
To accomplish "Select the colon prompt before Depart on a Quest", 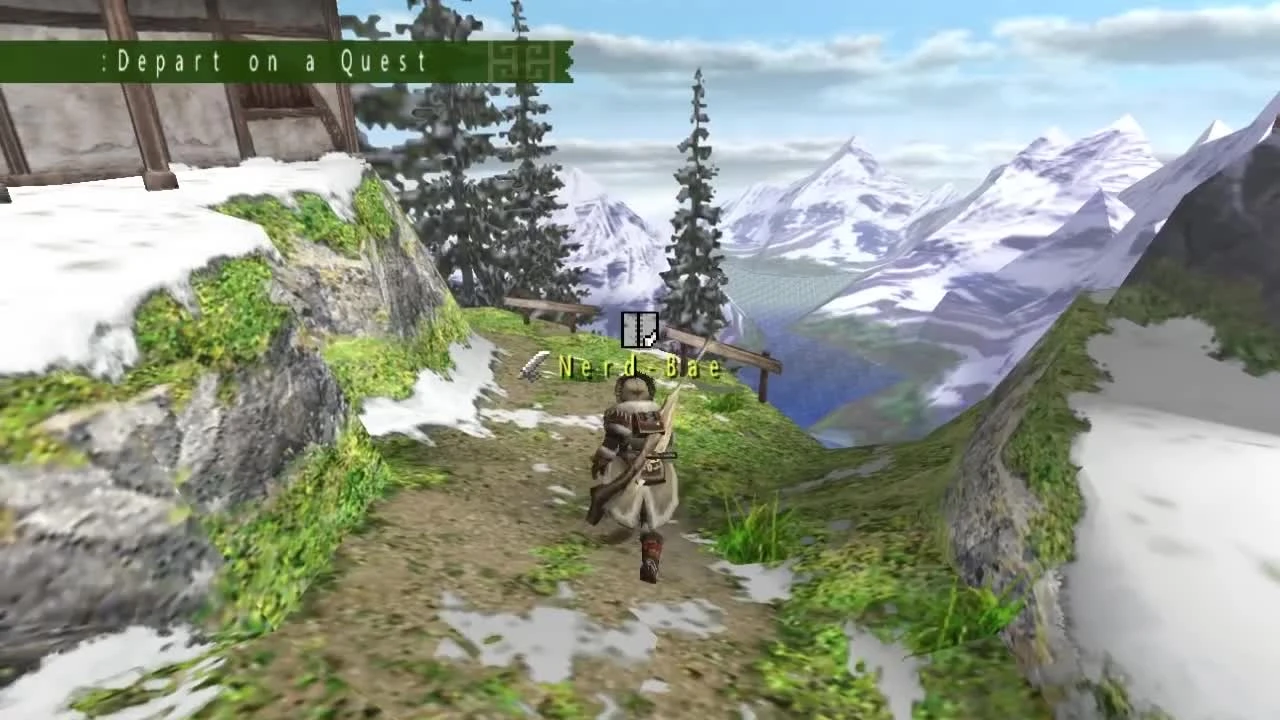I will [x=105, y=62].
